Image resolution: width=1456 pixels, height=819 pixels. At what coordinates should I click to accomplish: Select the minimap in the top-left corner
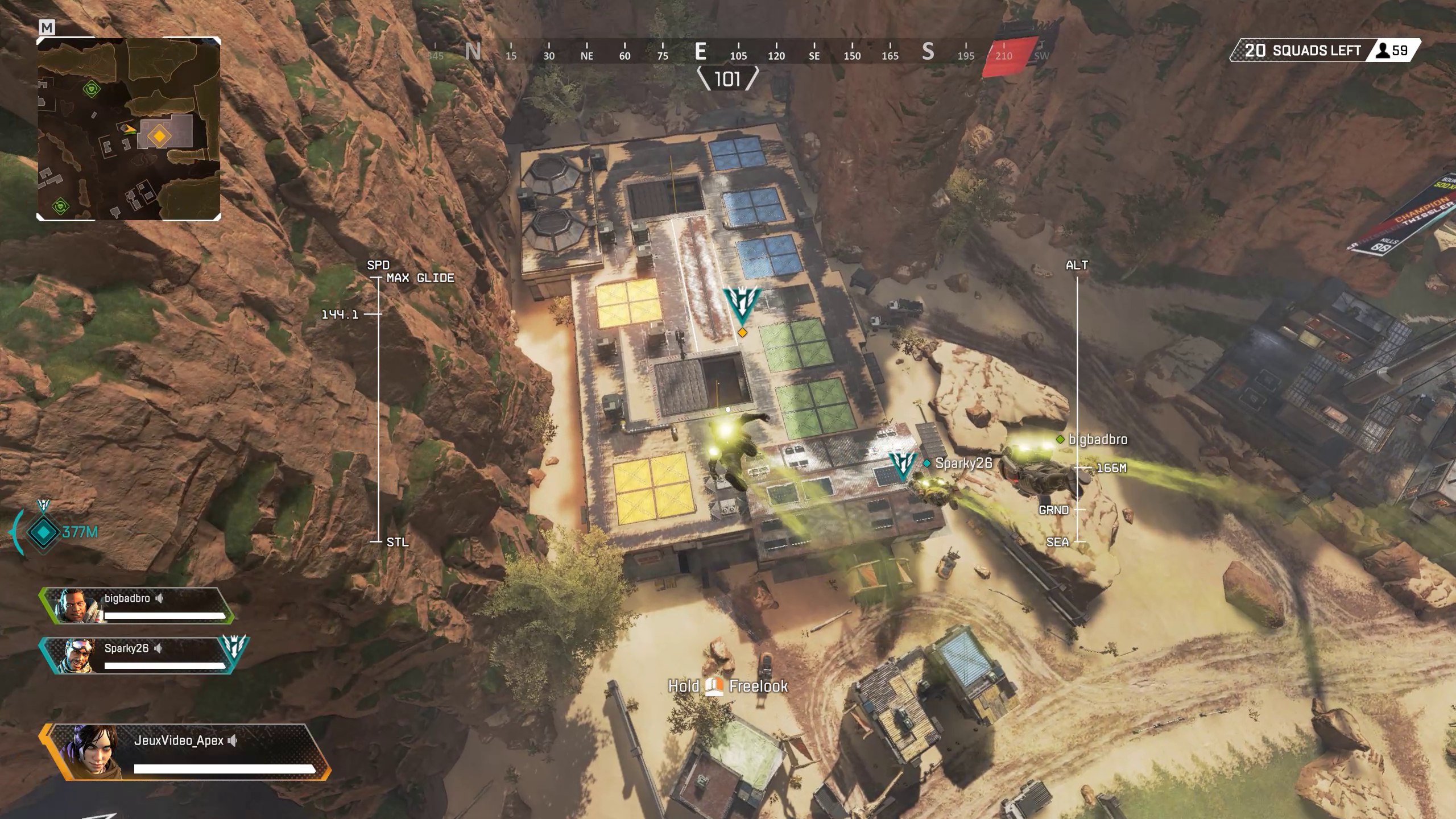[x=129, y=131]
